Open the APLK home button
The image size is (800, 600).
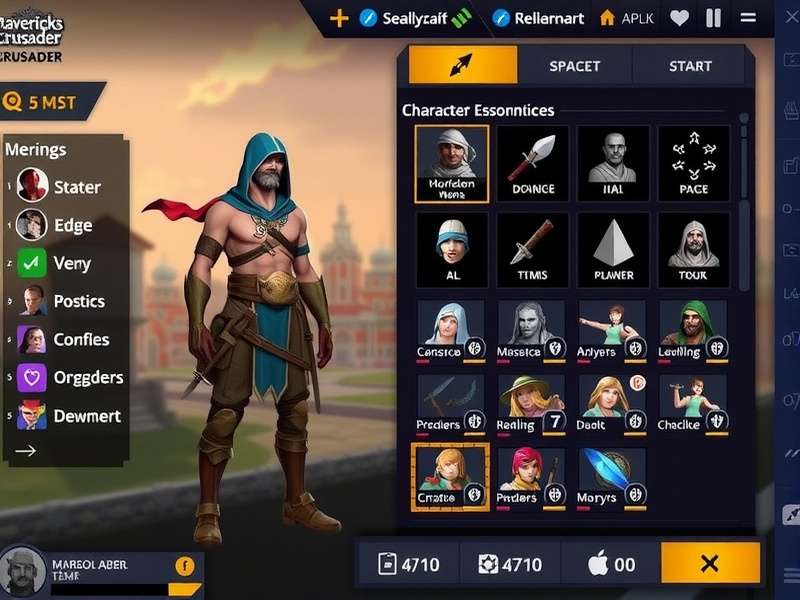[x=627, y=18]
